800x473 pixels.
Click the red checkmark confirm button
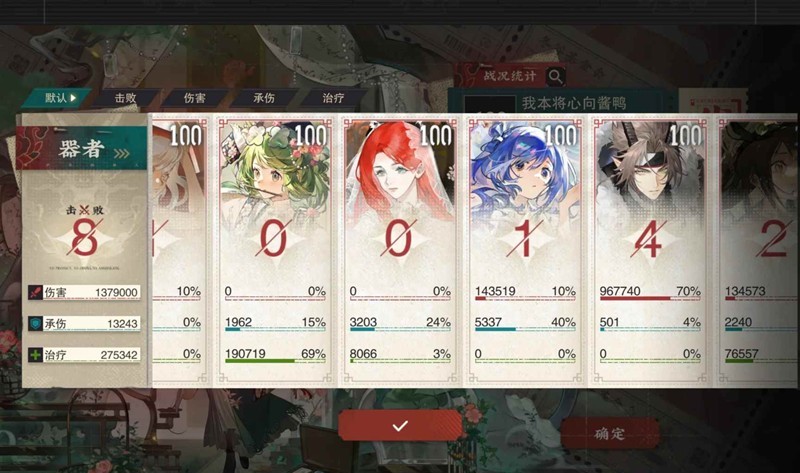(x=400, y=426)
